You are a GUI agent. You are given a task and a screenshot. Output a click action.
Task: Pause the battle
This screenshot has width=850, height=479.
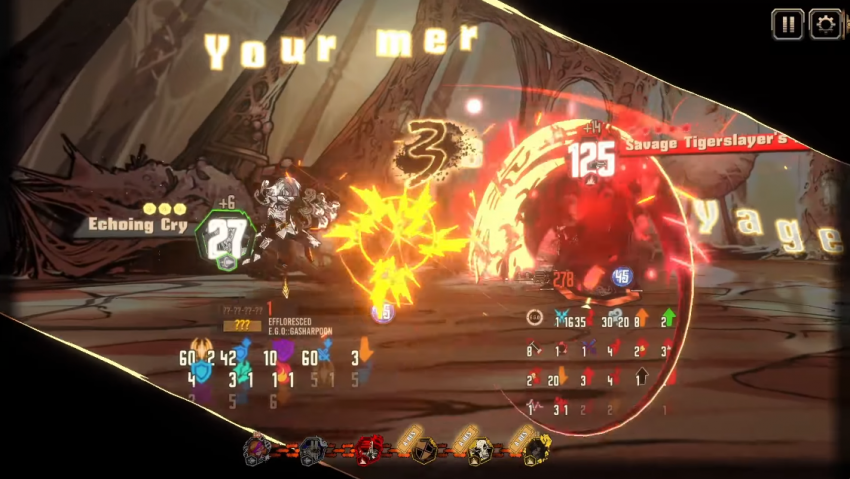coord(788,24)
